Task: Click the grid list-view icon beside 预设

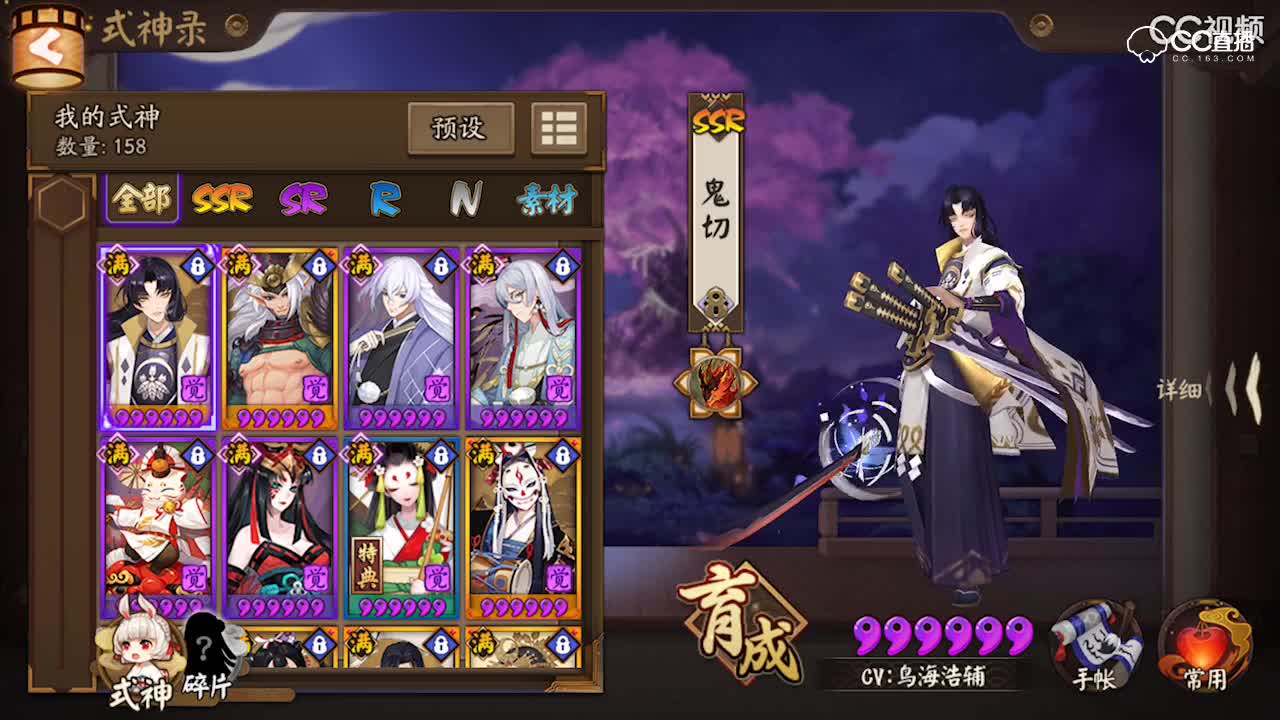Action: 557,128
